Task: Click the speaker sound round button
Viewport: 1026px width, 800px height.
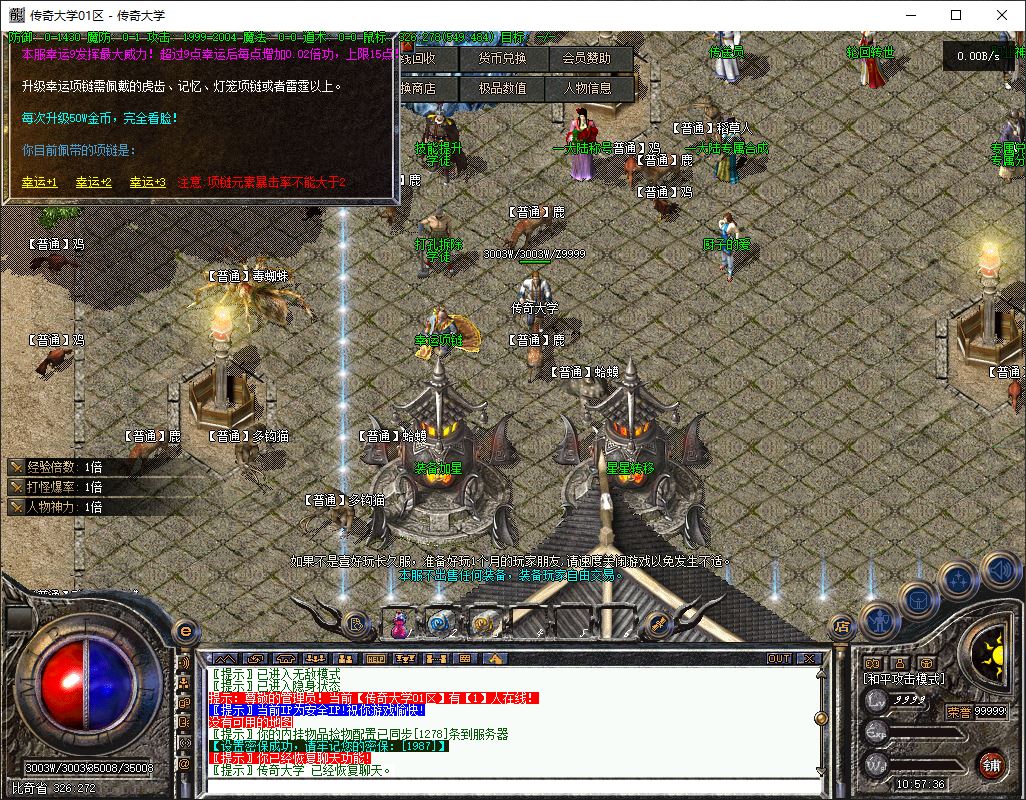Action: [1000, 571]
